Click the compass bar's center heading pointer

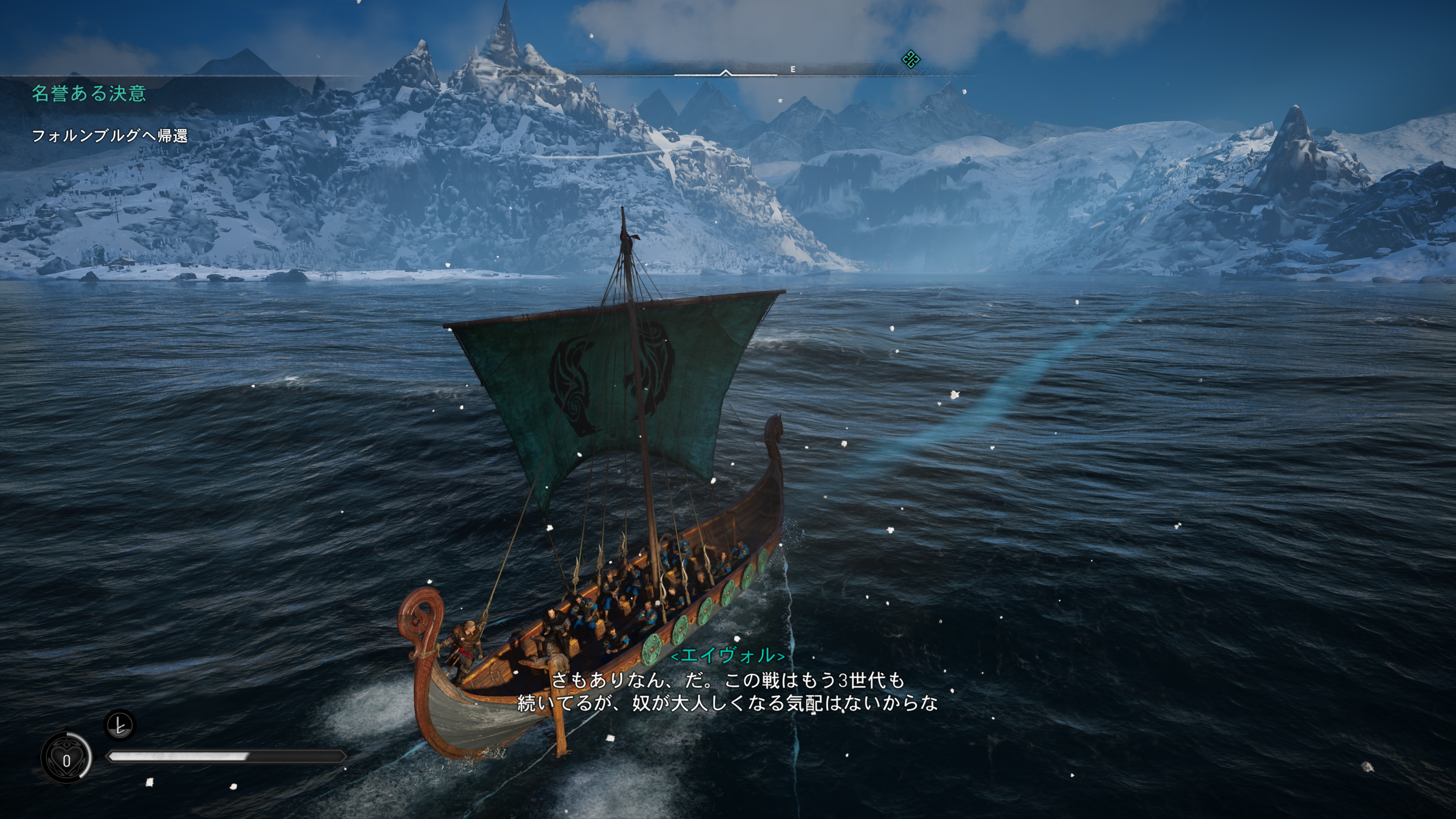pyautogui.click(x=726, y=72)
